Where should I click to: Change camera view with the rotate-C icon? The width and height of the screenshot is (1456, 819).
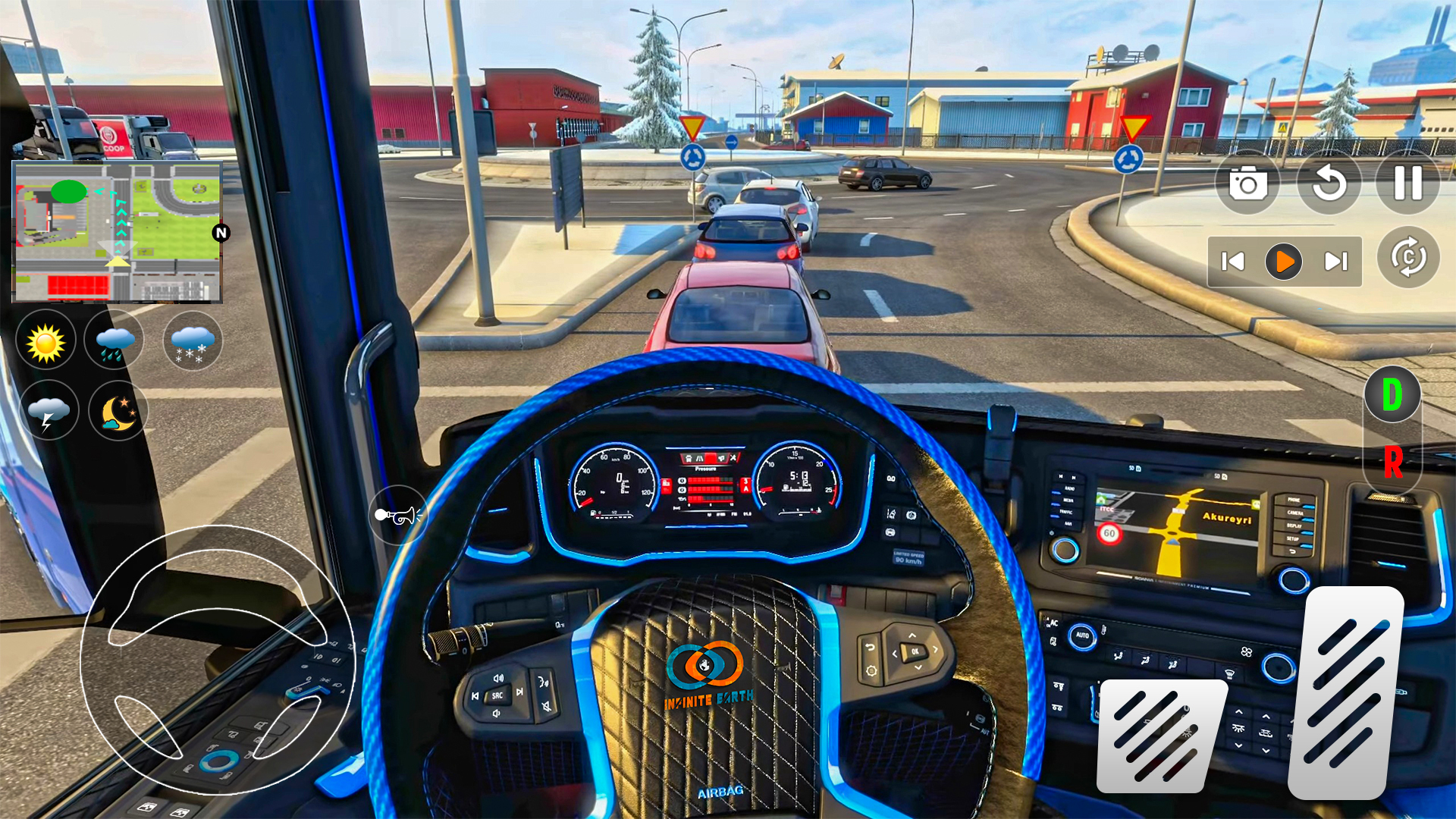coord(1409,259)
